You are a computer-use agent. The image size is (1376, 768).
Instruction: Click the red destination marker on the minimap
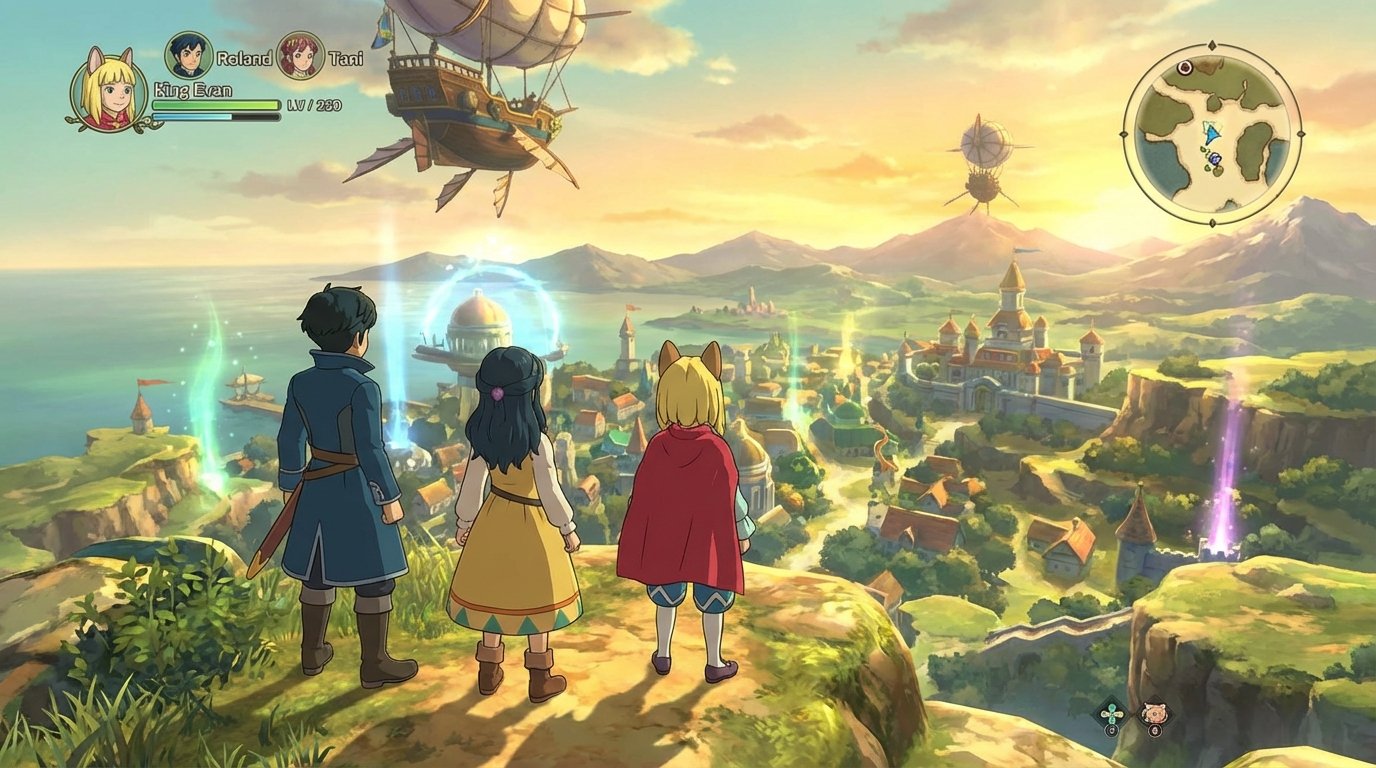1185,67
